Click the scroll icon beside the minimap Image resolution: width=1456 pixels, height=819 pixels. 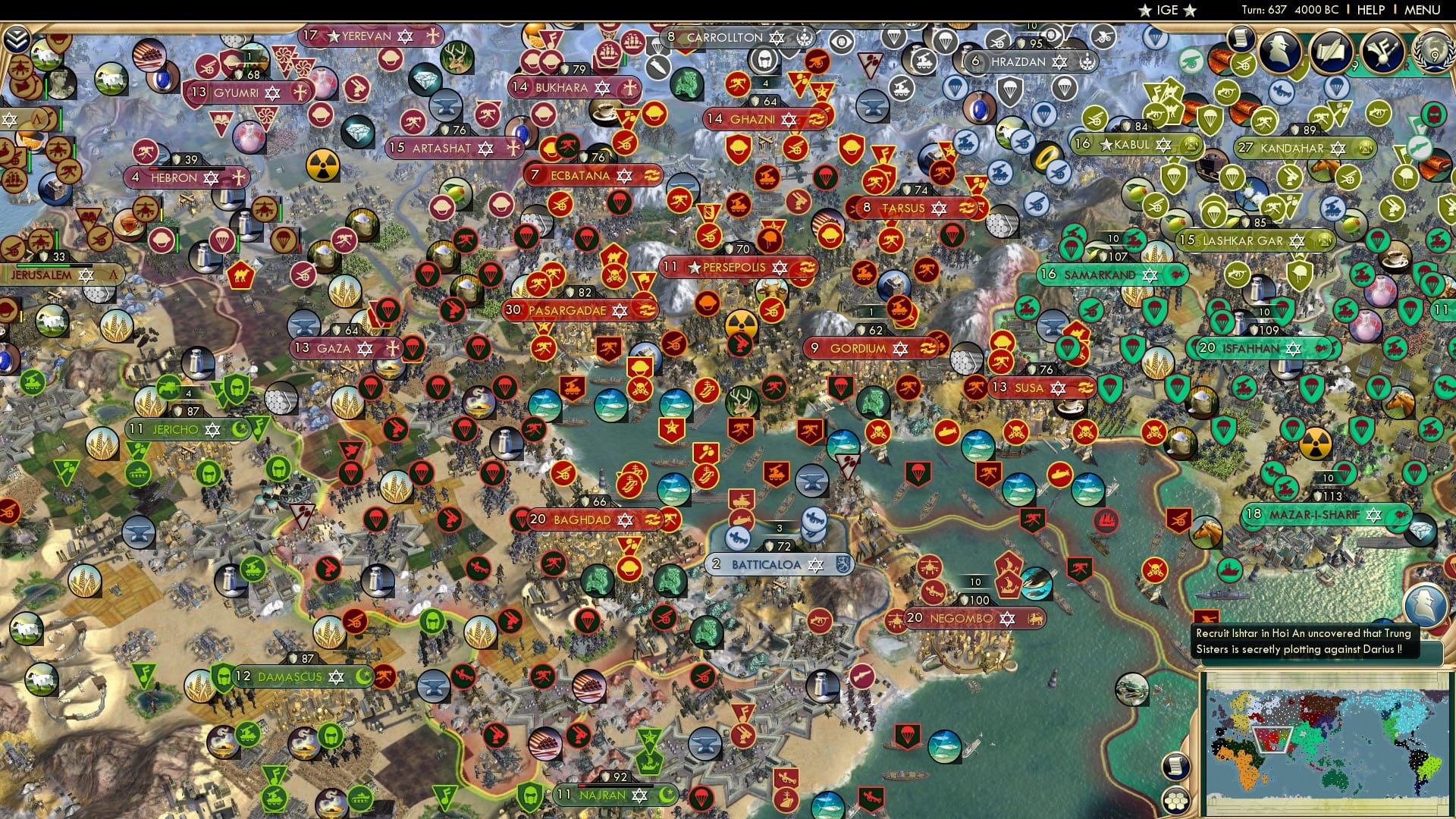click(1175, 765)
